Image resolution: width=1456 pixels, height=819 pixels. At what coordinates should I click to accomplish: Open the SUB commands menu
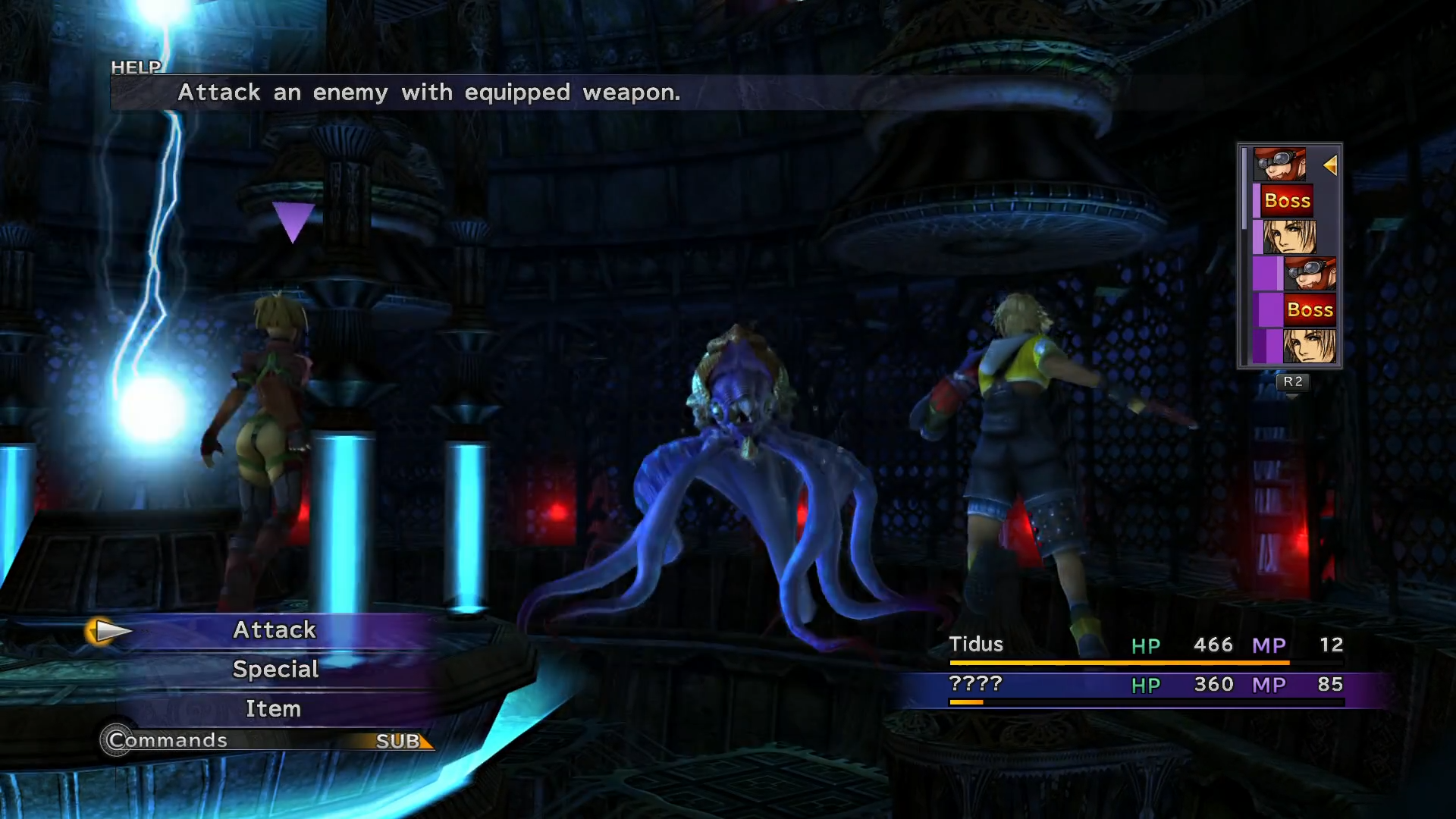tap(400, 741)
